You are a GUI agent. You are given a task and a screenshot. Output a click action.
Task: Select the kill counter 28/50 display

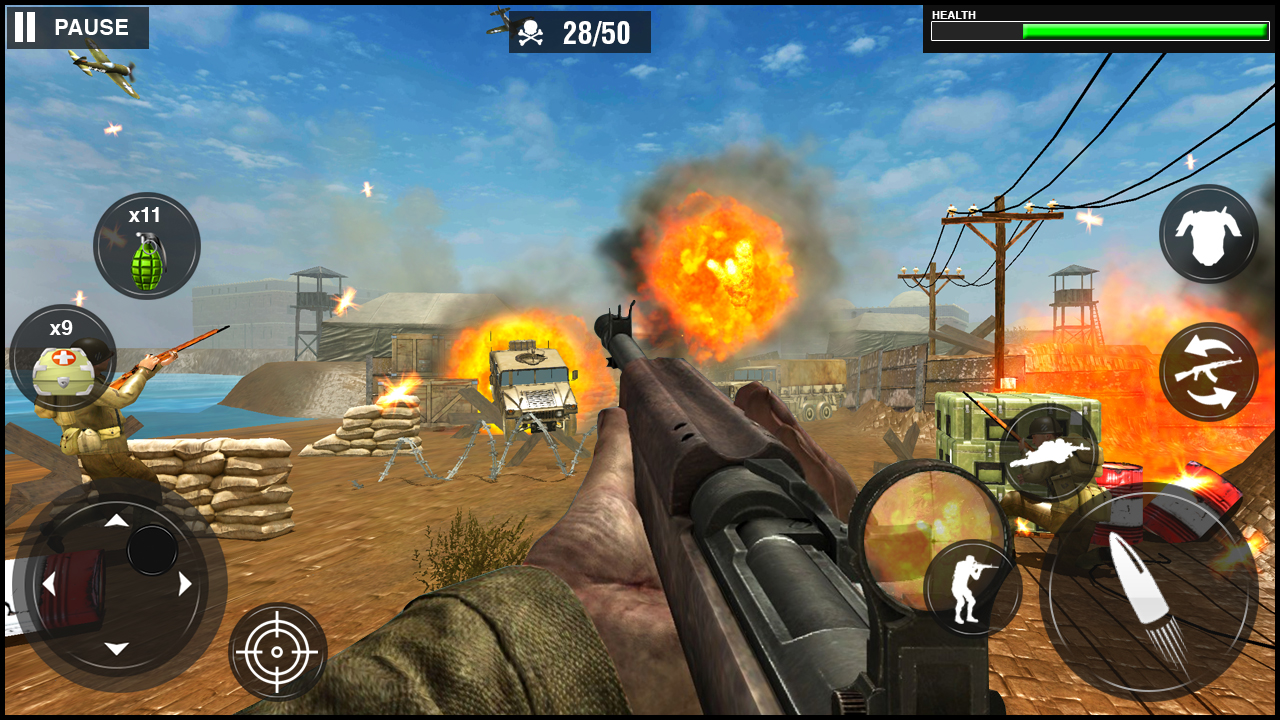596,31
